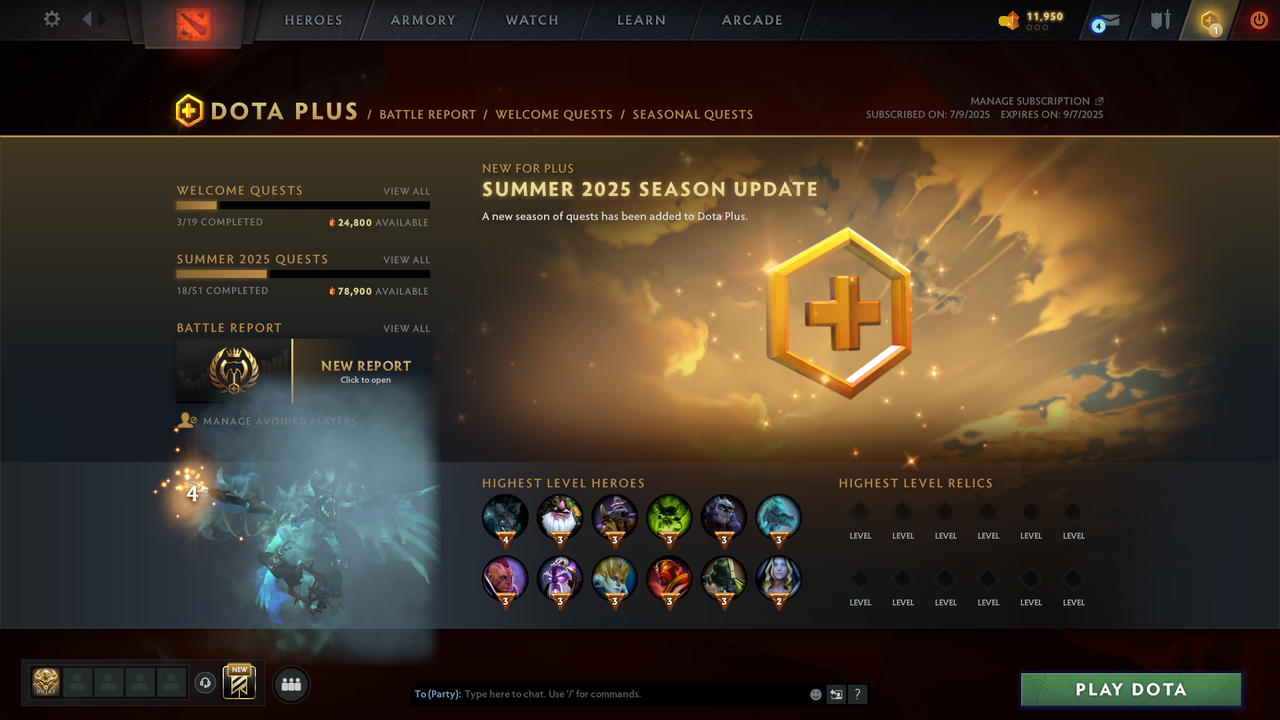Click the power button to exit
The height and width of the screenshot is (720, 1280).
1258,18
